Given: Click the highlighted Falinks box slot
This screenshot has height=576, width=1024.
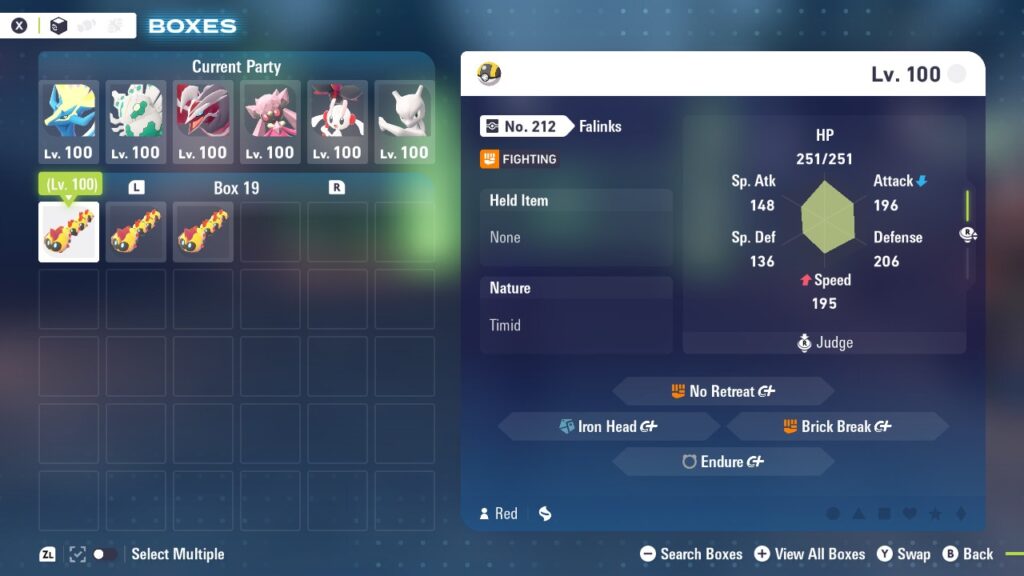Looking at the screenshot, I should pyautogui.click(x=69, y=232).
